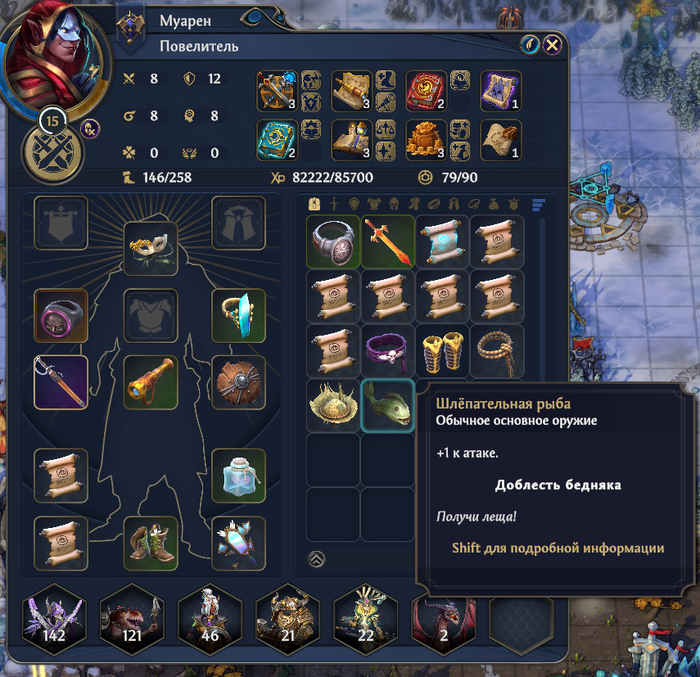This screenshot has height=677, width=700.
Task: Select the equipped blue potion bottle
Action: click(x=239, y=475)
